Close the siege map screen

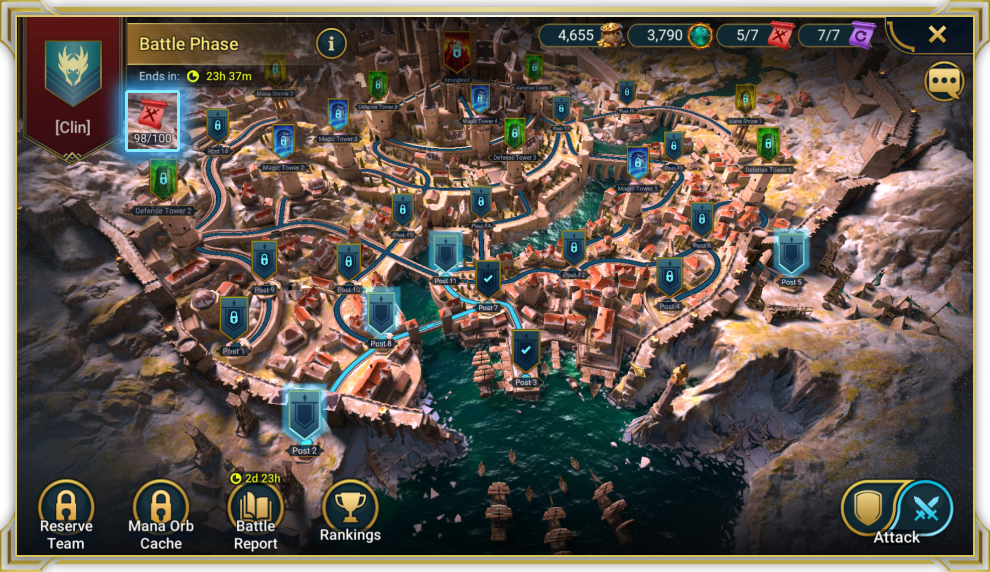937,35
